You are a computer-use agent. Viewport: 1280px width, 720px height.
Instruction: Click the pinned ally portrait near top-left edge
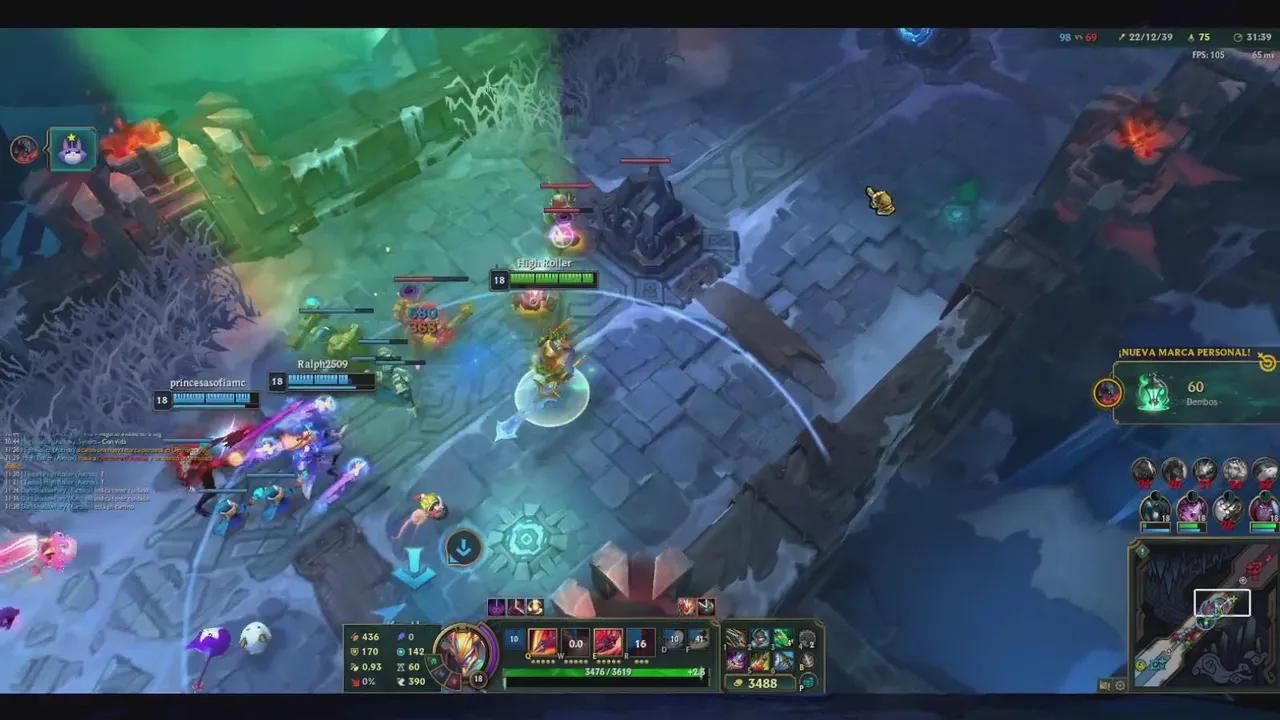coord(70,150)
